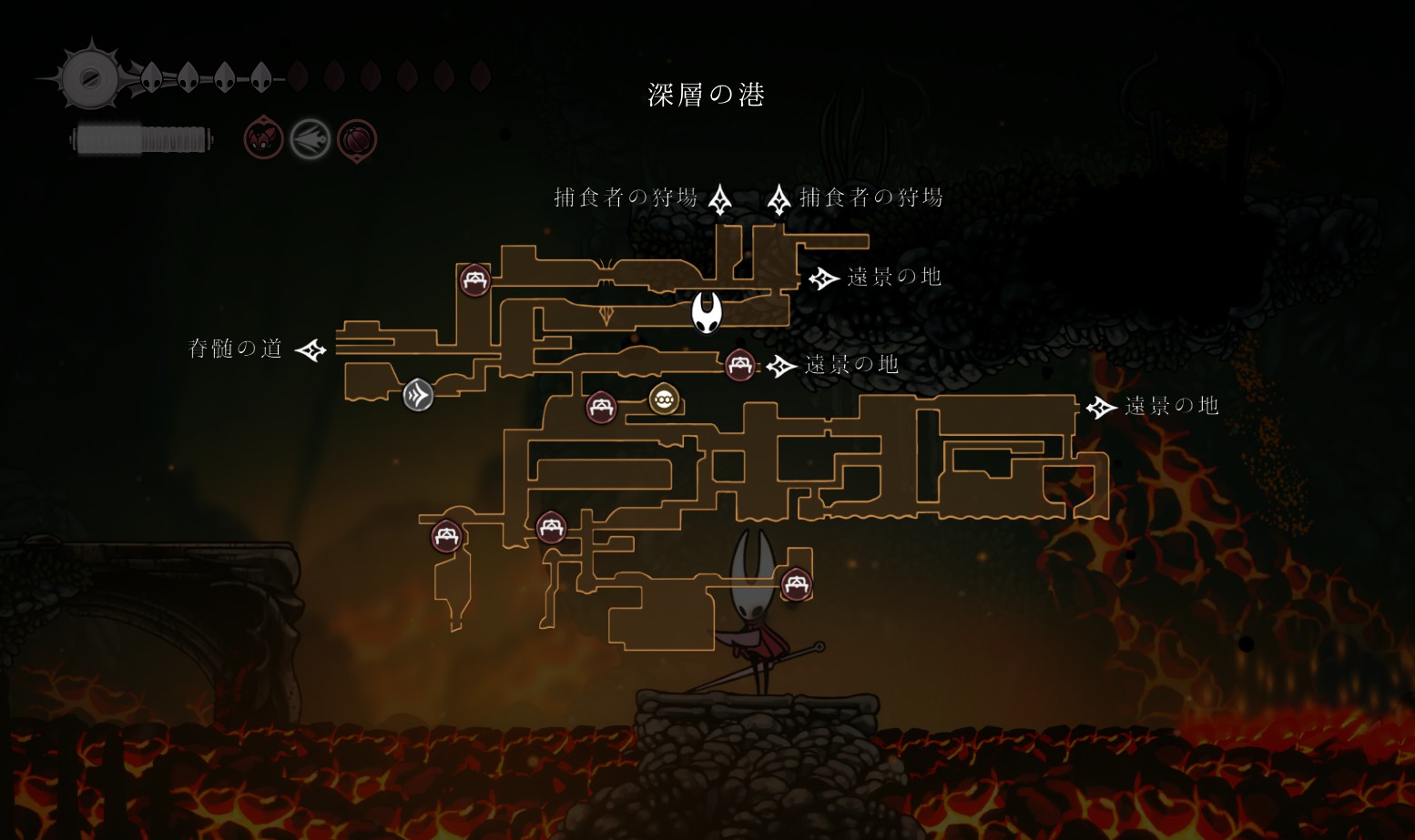Viewport: 1415px width, 840px height.
Task: Select the red round orb tool icon
Action: point(357,140)
